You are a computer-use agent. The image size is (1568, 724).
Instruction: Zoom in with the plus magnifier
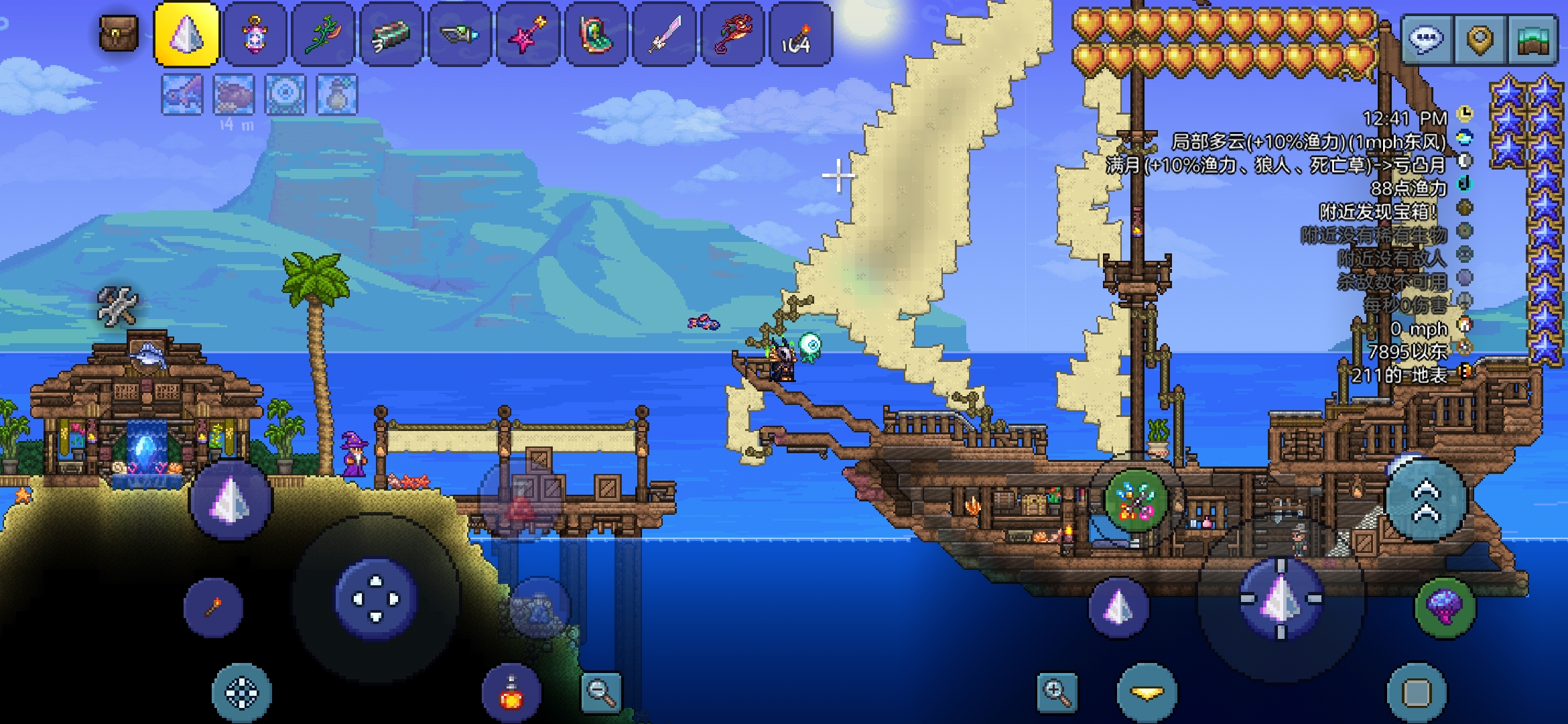click(x=1057, y=691)
